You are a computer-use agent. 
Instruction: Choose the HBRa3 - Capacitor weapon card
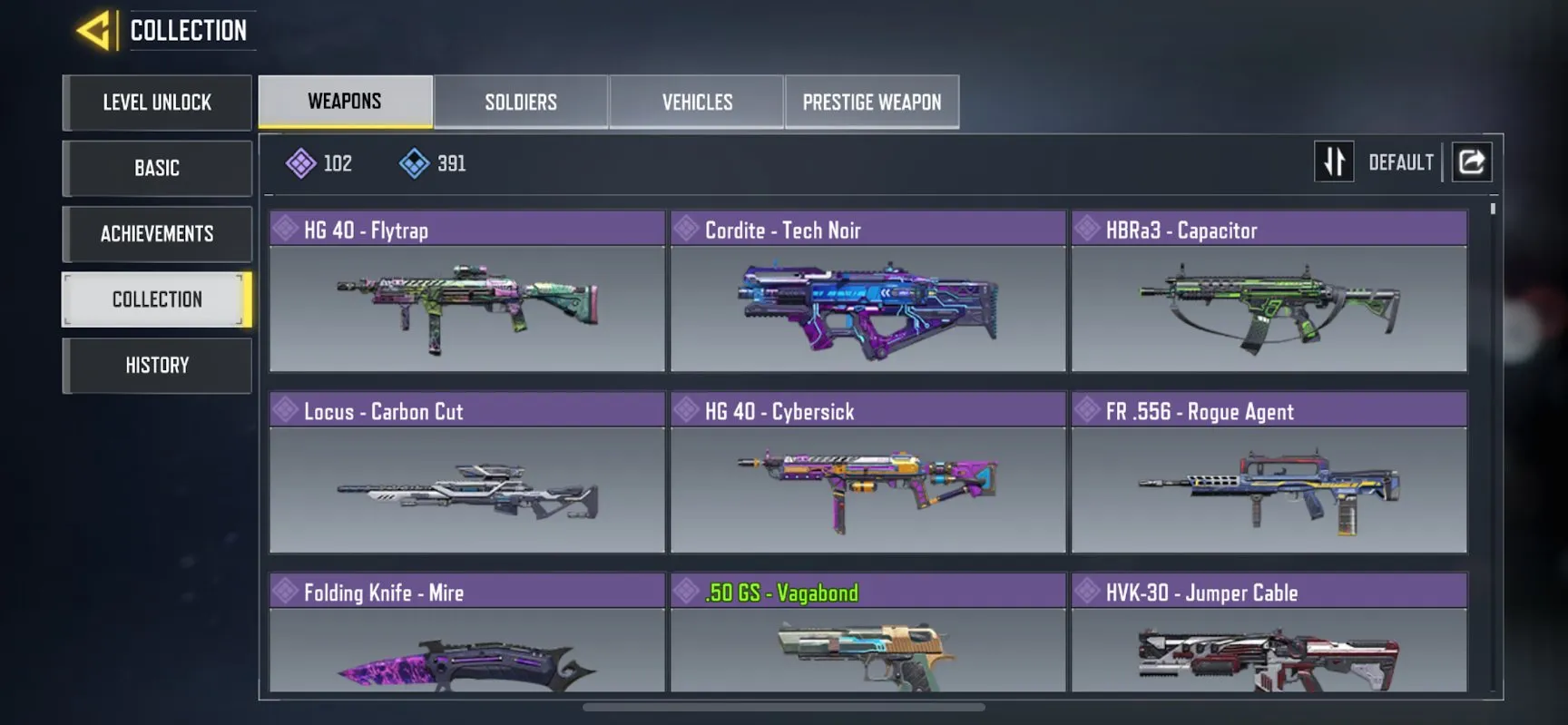(x=1269, y=292)
